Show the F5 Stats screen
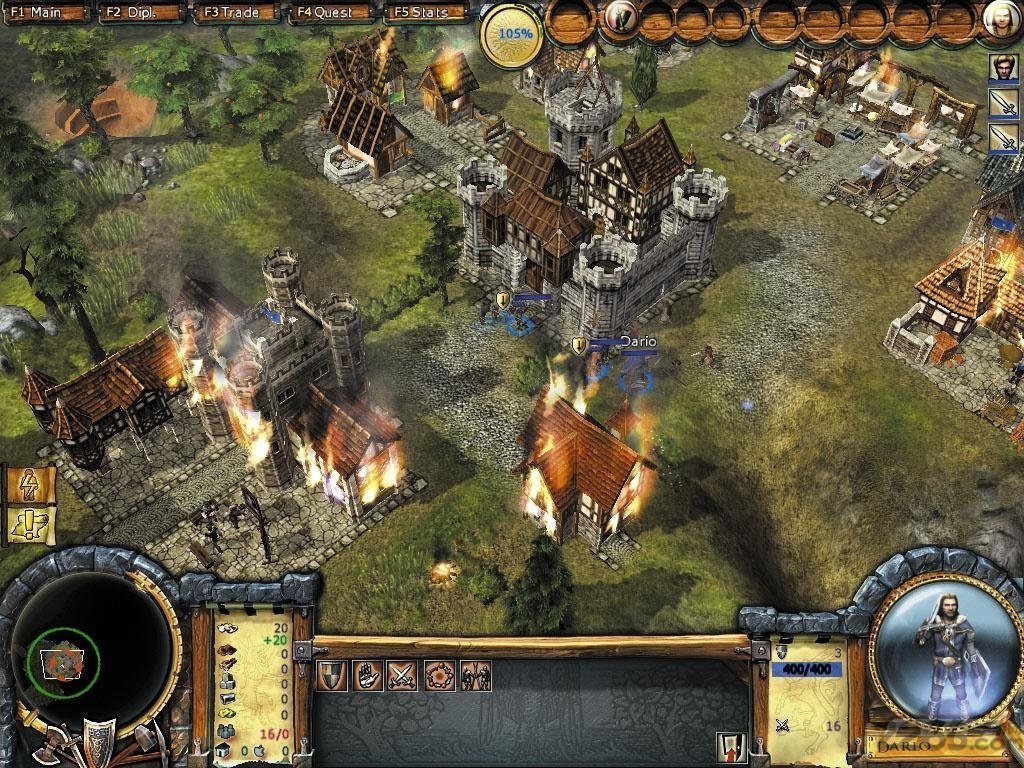 [427, 12]
